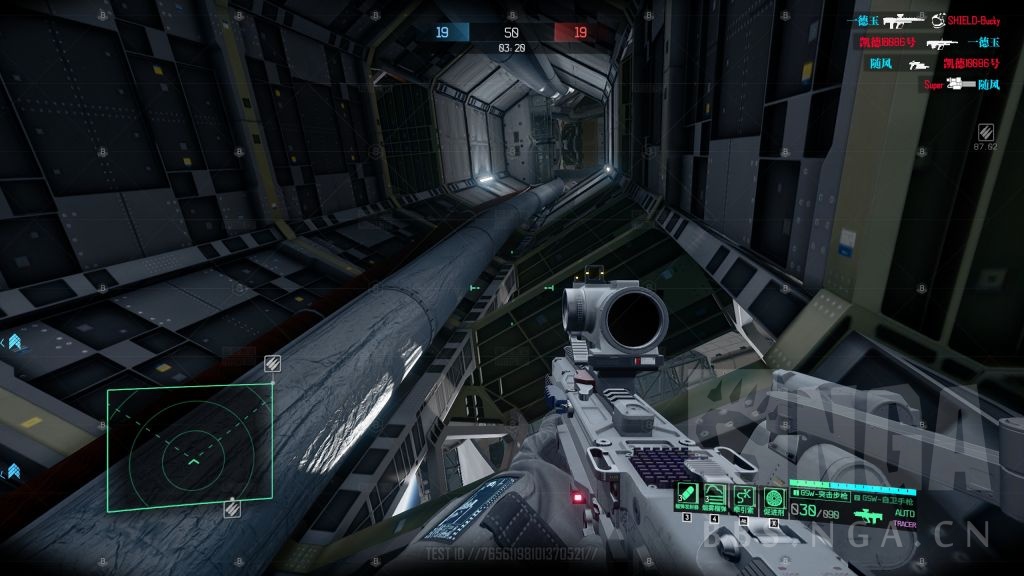Select the GSW assault rifle weapon label
The width and height of the screenshot is (1024, 576).
tap(820, 494)
